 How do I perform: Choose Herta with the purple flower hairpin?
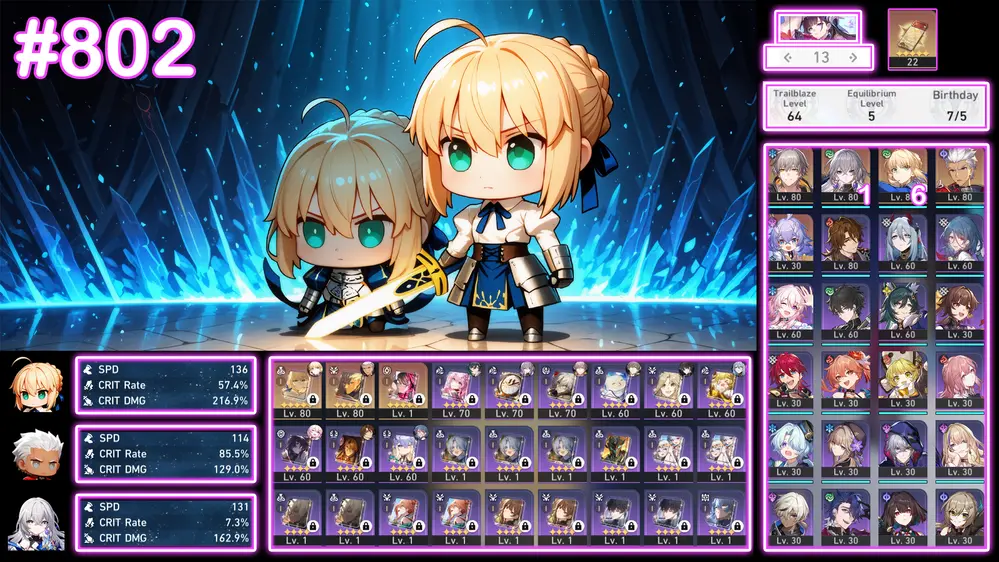click(845, 445)
